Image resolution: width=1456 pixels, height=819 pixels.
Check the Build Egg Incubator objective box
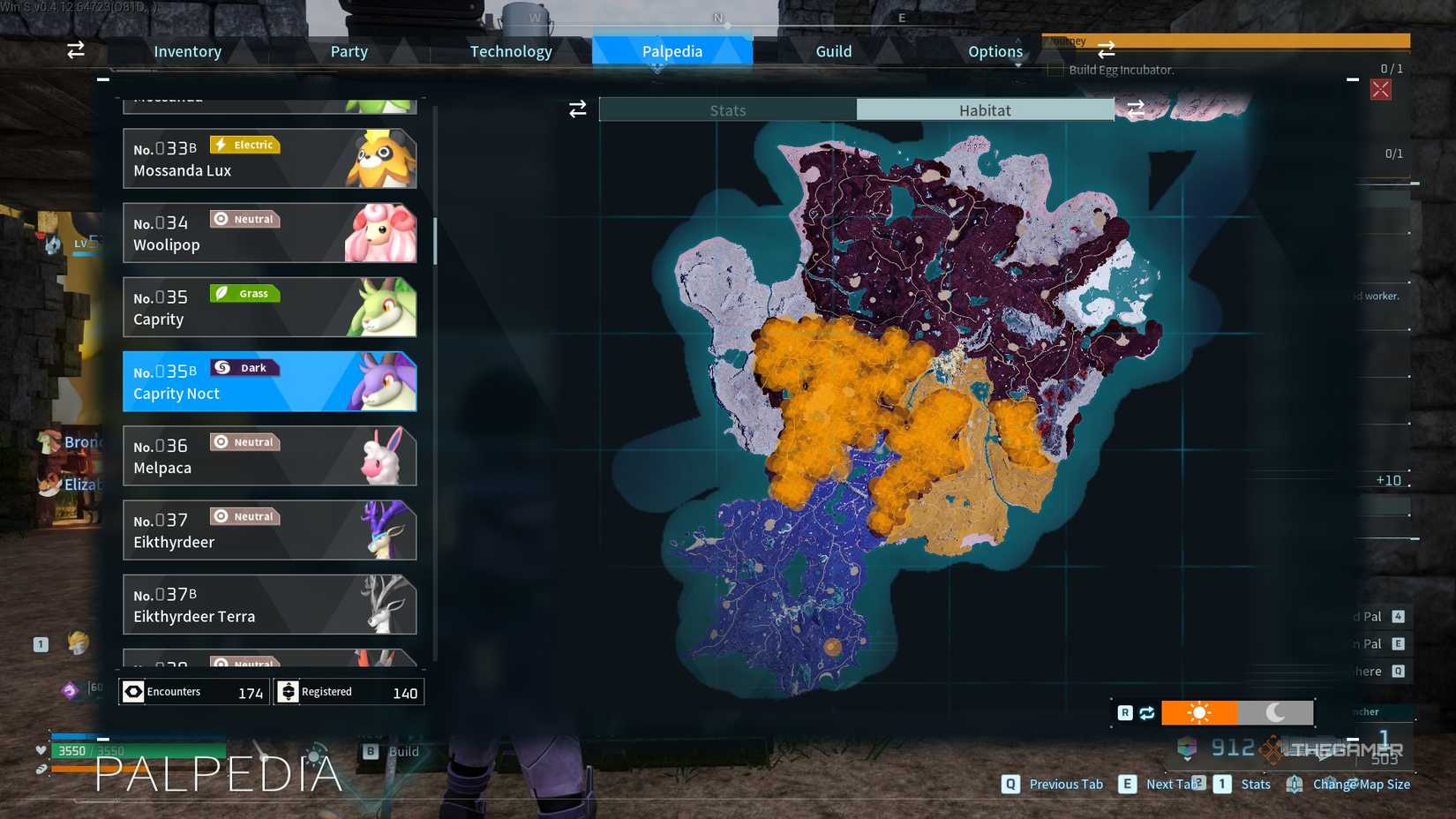[1054, 69]
